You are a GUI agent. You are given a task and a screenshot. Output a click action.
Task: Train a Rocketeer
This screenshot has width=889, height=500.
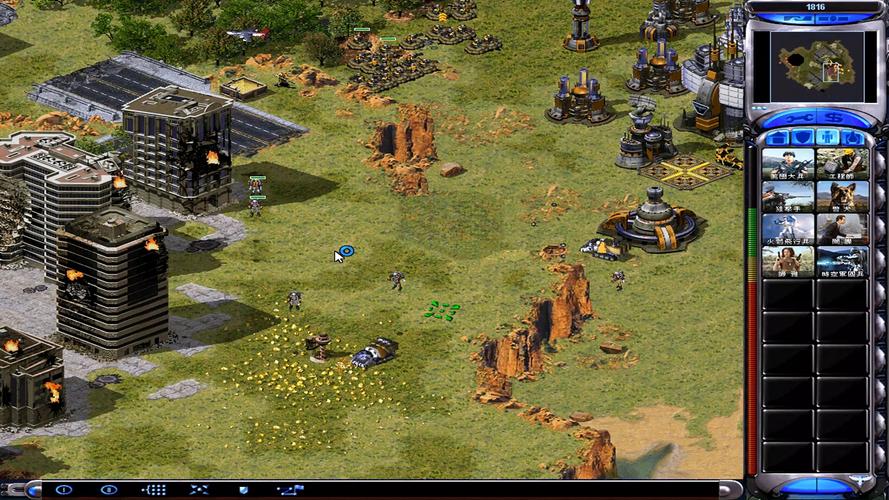[x=787, y=230]
